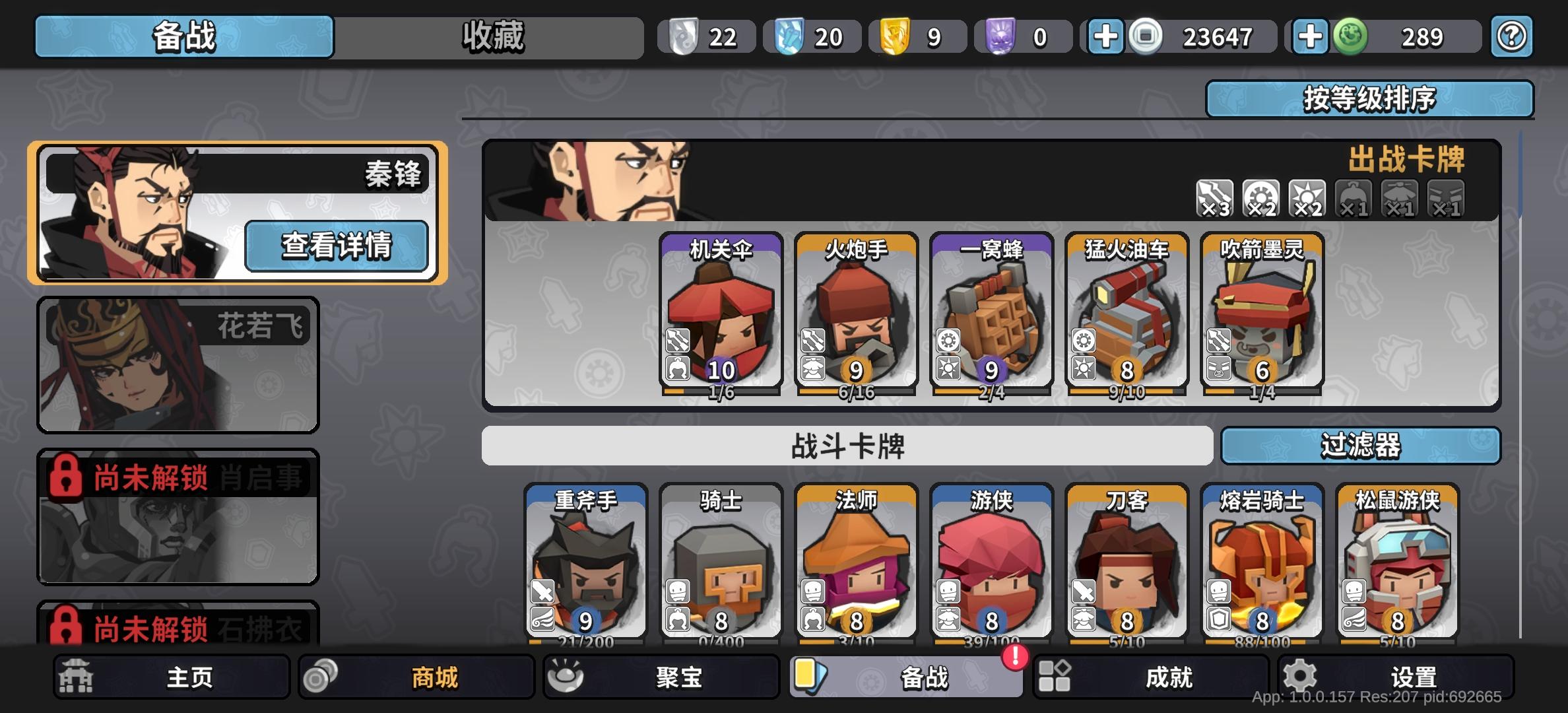Open the help question-mark icon
The height and width of the screenshot is (713, 1568).
pyautogui.click(x=1512, y=36)
